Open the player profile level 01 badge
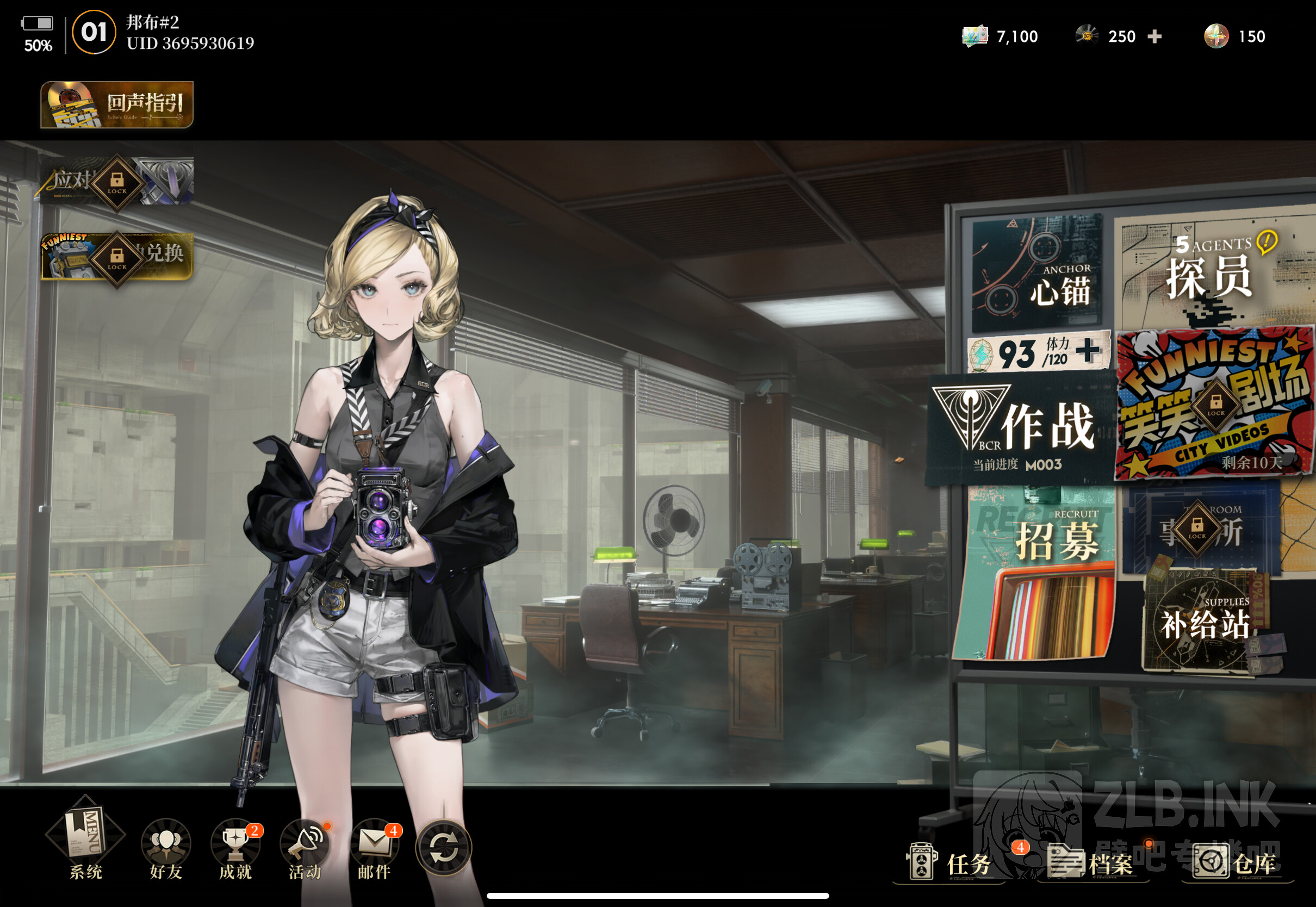This screenshot has width=1316, height=907. click(94, 33)
